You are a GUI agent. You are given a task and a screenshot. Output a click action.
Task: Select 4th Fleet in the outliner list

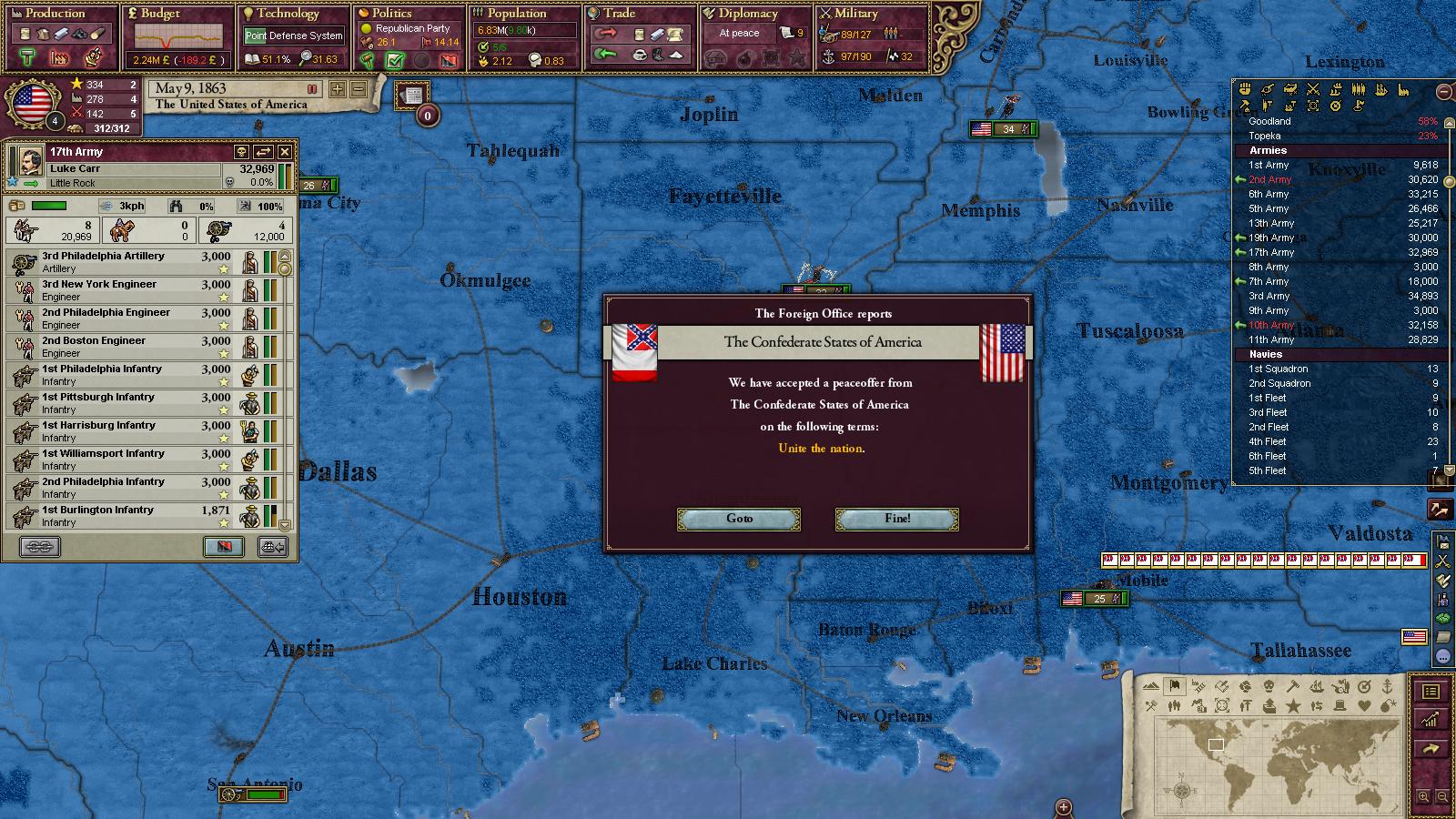(1268, 441)
